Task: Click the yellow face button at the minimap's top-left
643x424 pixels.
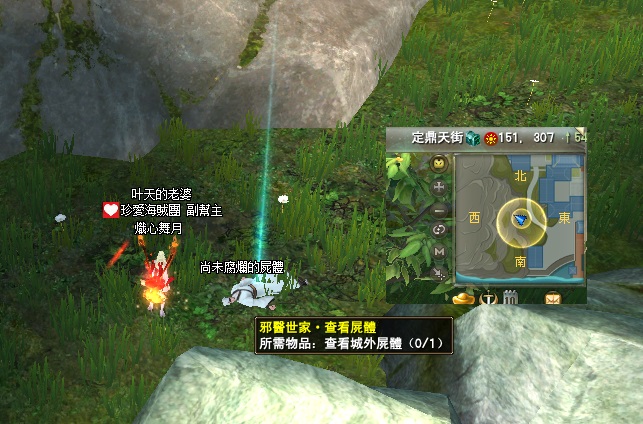Action: point(440,163)
